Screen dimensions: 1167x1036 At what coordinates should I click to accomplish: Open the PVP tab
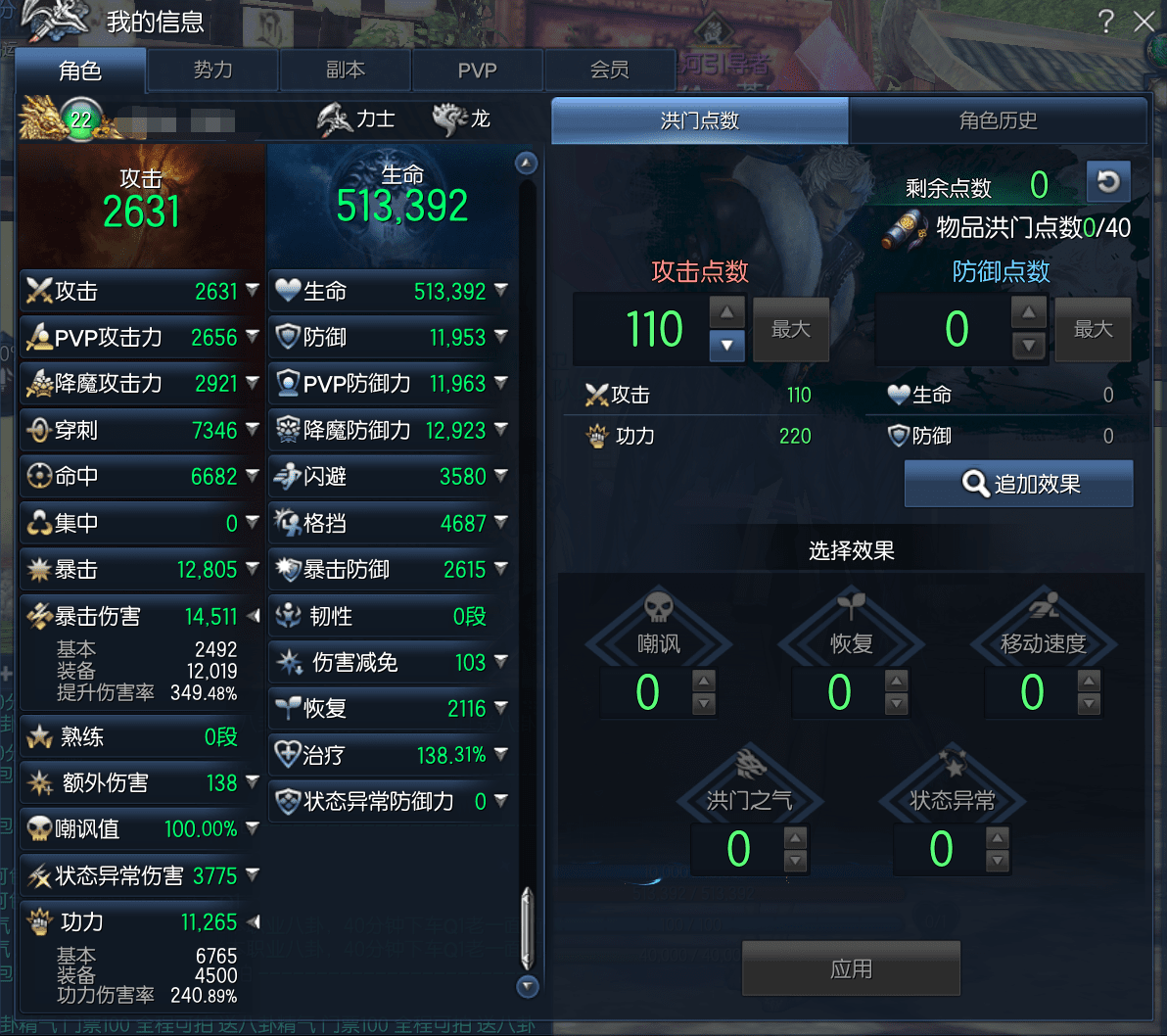tap(478, 71)
